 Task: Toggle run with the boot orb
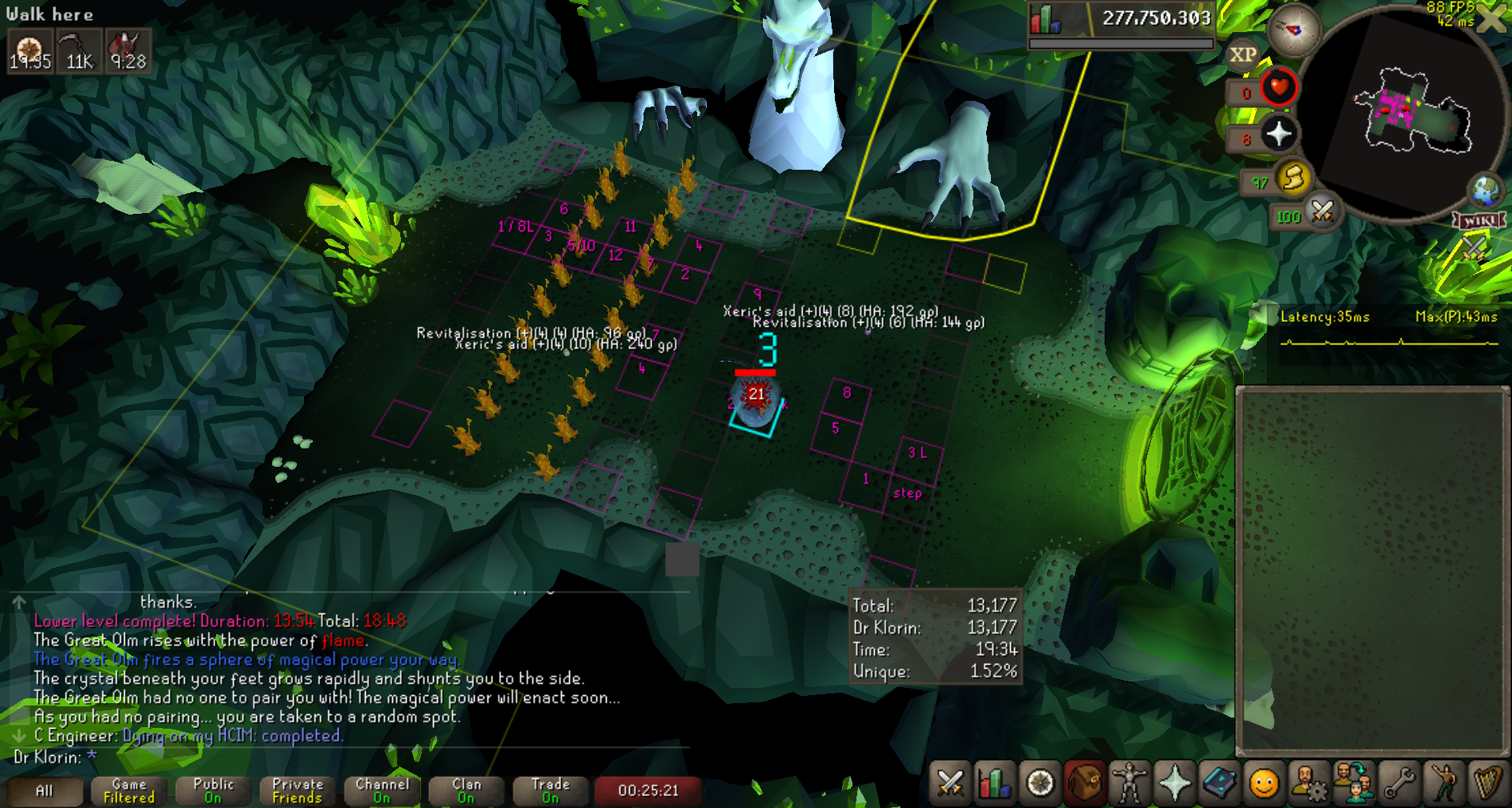[x=1293, y=178]
